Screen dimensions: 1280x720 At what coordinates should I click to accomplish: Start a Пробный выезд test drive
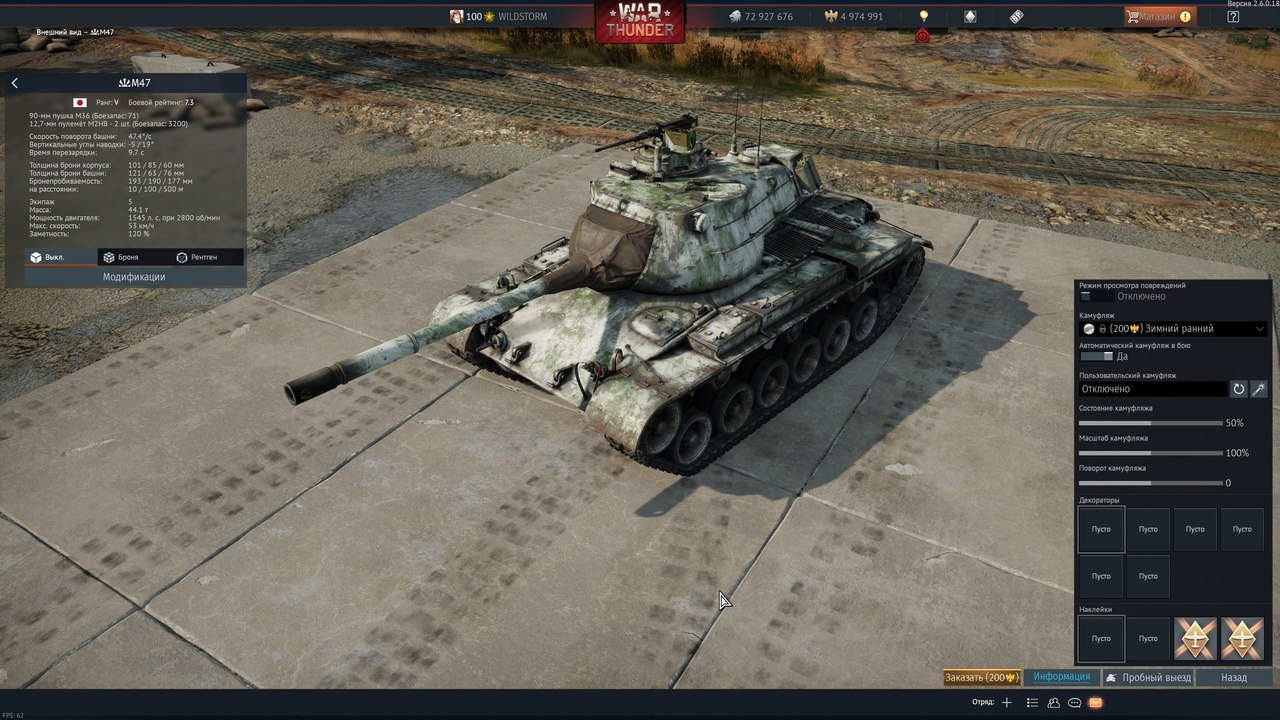pyautogui.click(x=1148, y=677)
